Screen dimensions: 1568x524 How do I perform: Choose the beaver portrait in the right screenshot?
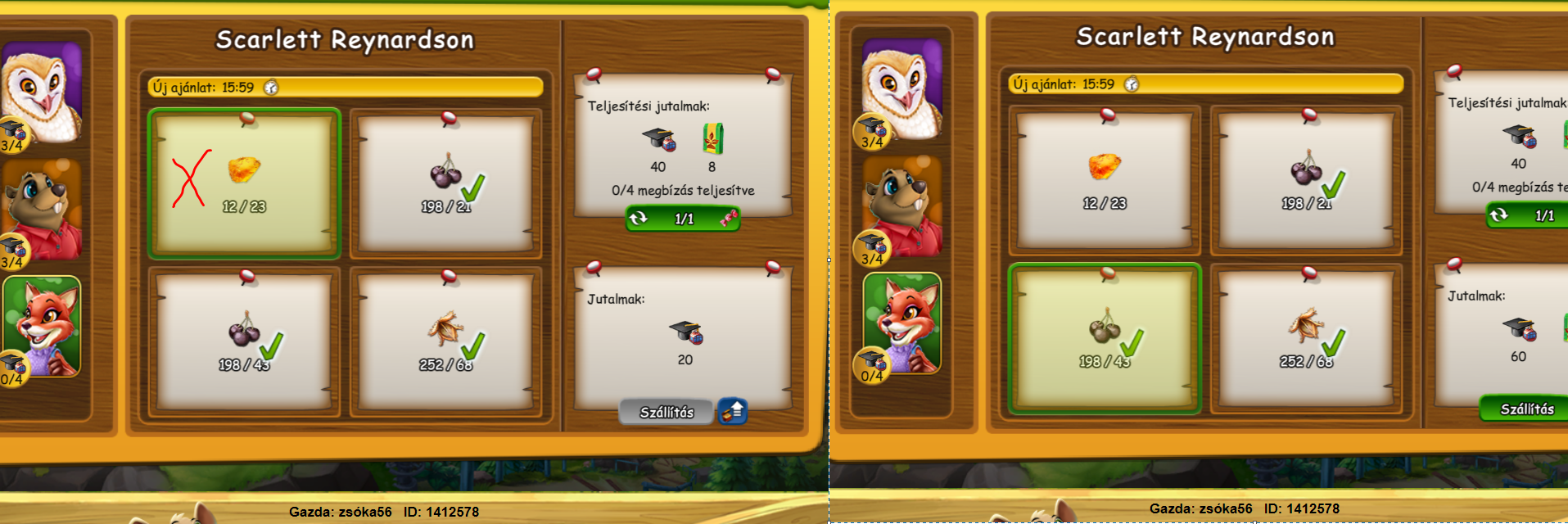[x=901, y=208]
